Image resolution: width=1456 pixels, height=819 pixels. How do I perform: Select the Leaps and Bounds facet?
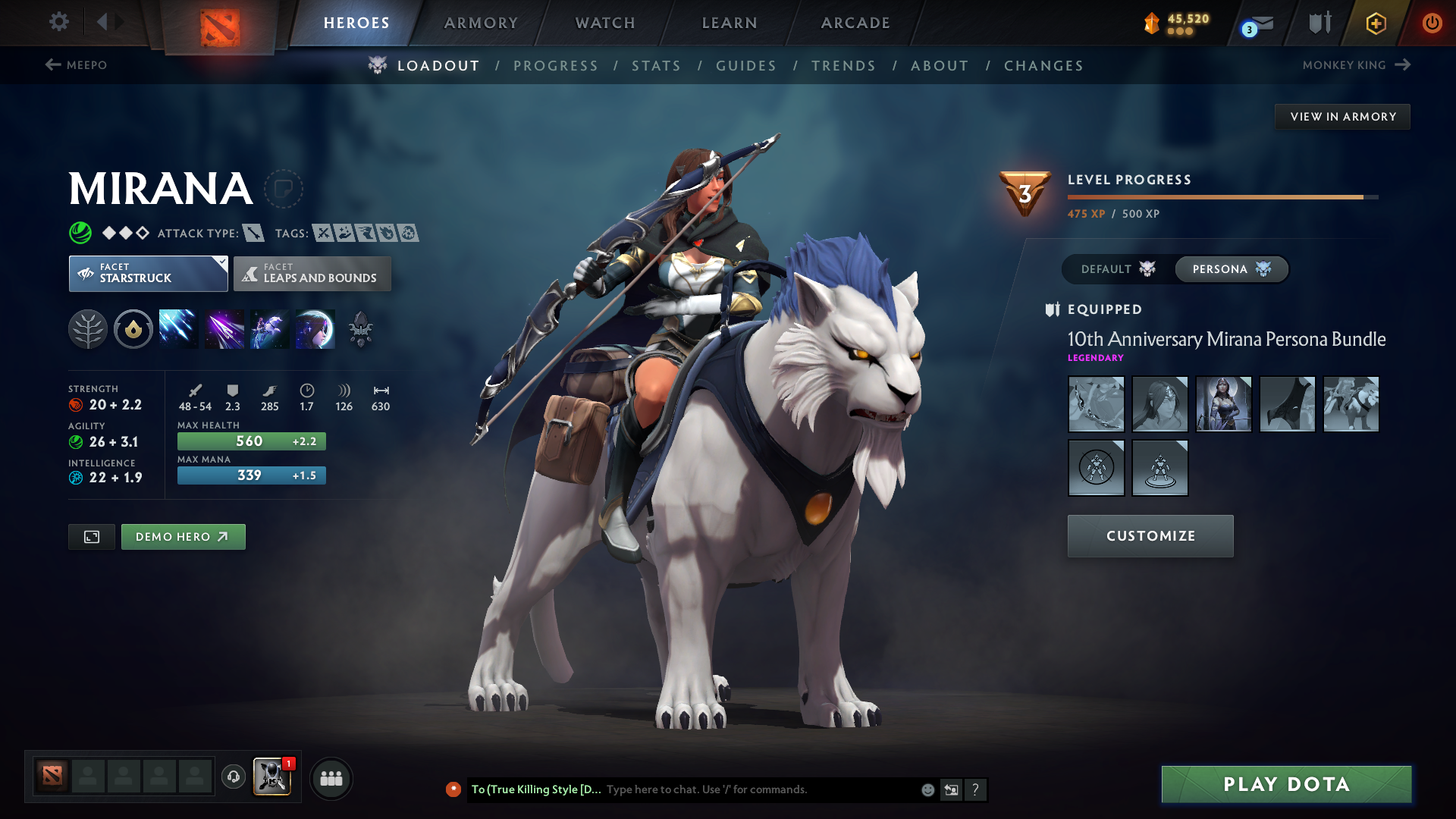click(312, 273)
